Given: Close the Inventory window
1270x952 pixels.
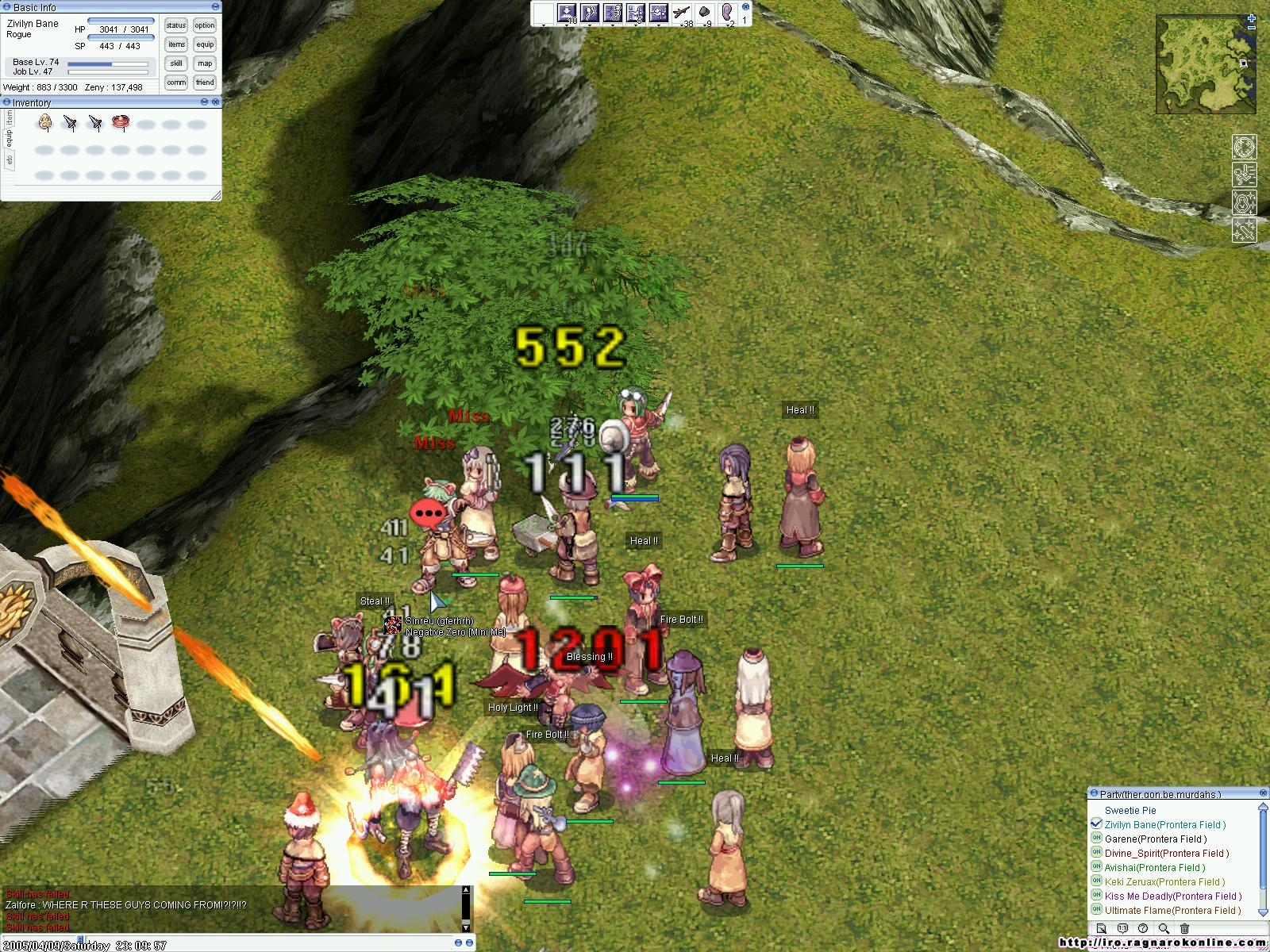Looking at the screenshot, I should (216, 102).
